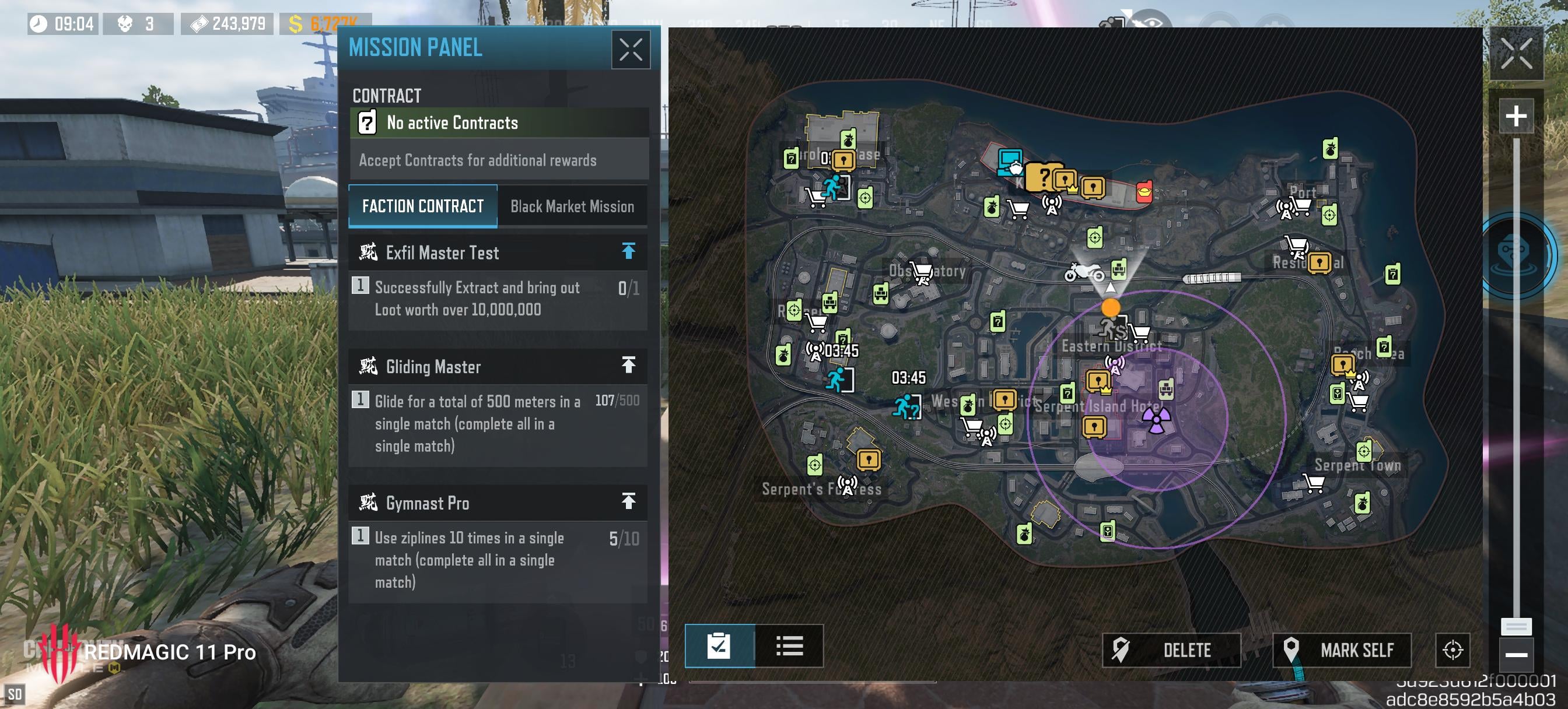Zoom in the map with plus button
The height and width of the screenshot is (709, 1568).
point(1515,115)
